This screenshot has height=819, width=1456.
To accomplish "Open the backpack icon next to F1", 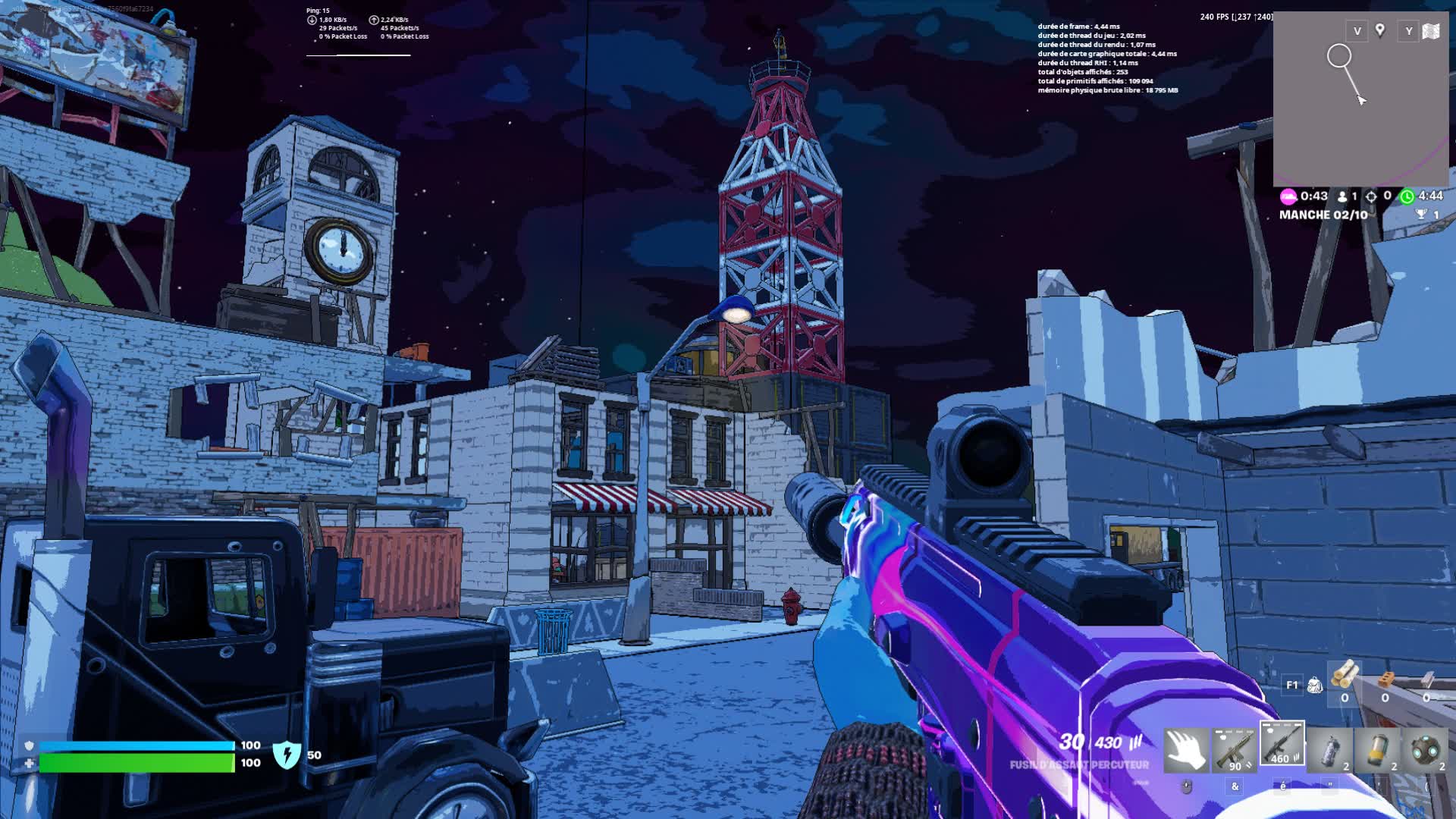I will (1315, 686).
